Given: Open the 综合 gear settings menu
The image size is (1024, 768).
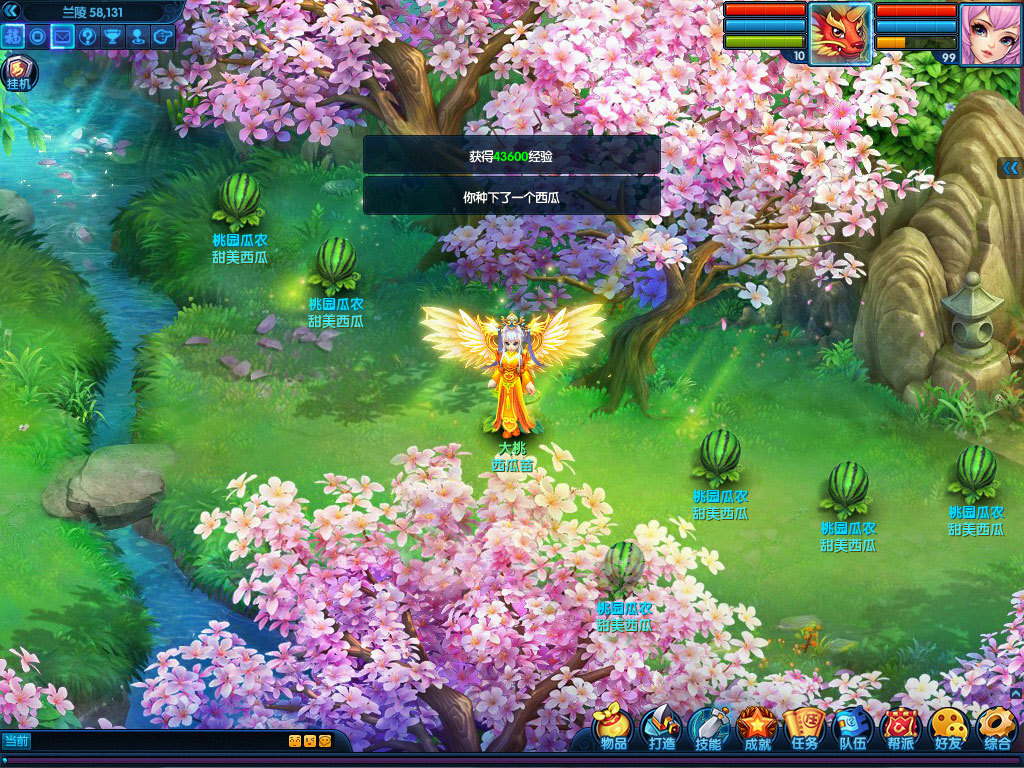Looking at the screenshot, I should pos(996,727).
